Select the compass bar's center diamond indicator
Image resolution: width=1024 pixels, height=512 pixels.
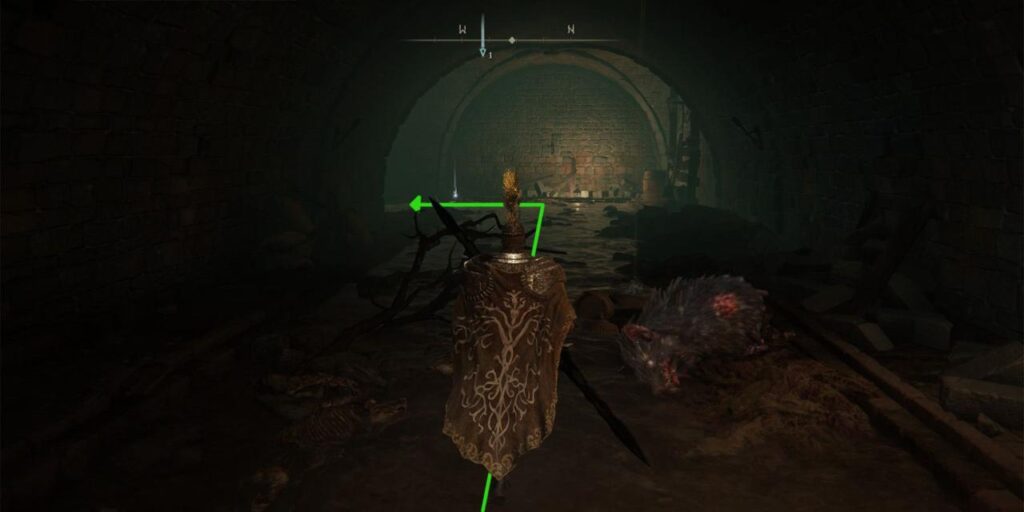[x=512, y=40]
